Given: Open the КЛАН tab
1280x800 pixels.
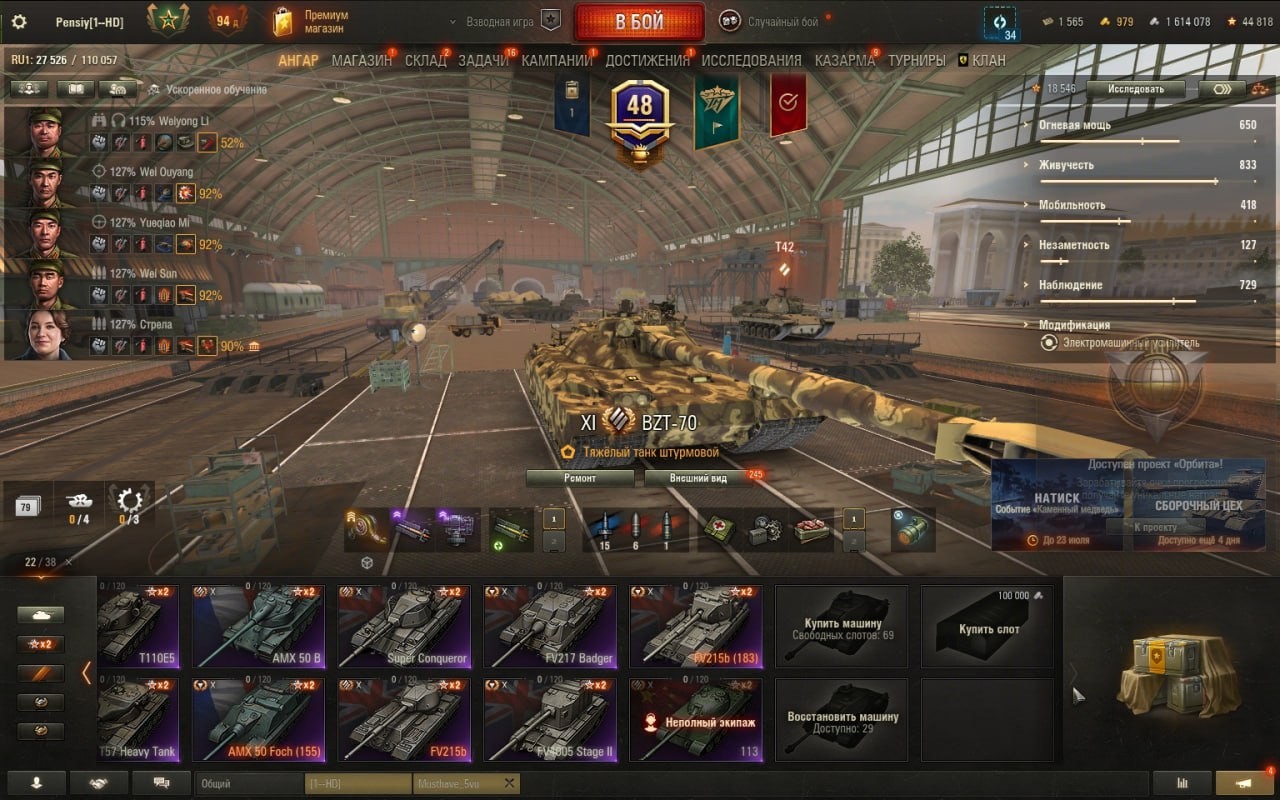Looking at the screenshot, I should [x=988, y=60].
